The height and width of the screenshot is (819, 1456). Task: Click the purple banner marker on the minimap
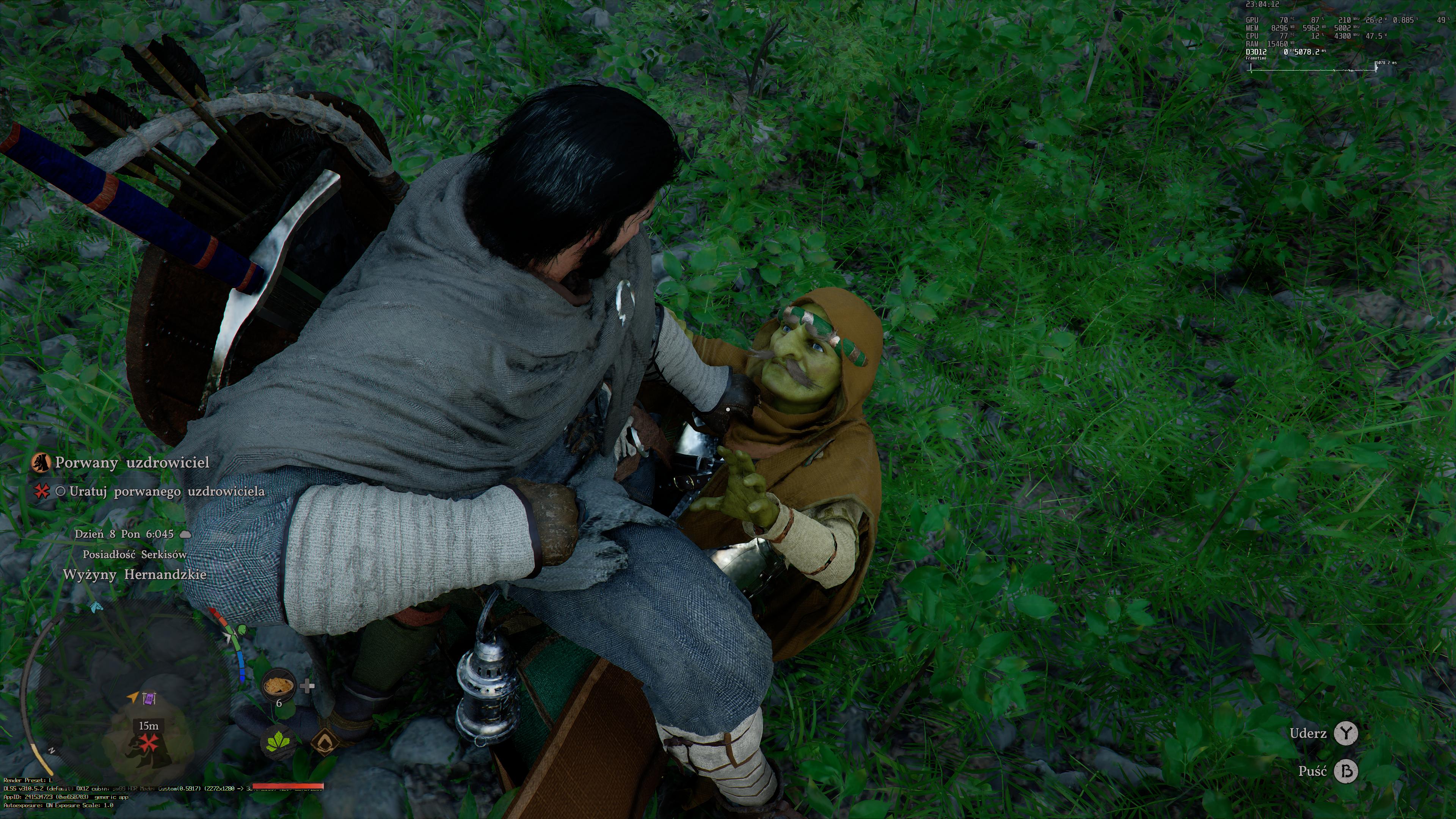149,699
